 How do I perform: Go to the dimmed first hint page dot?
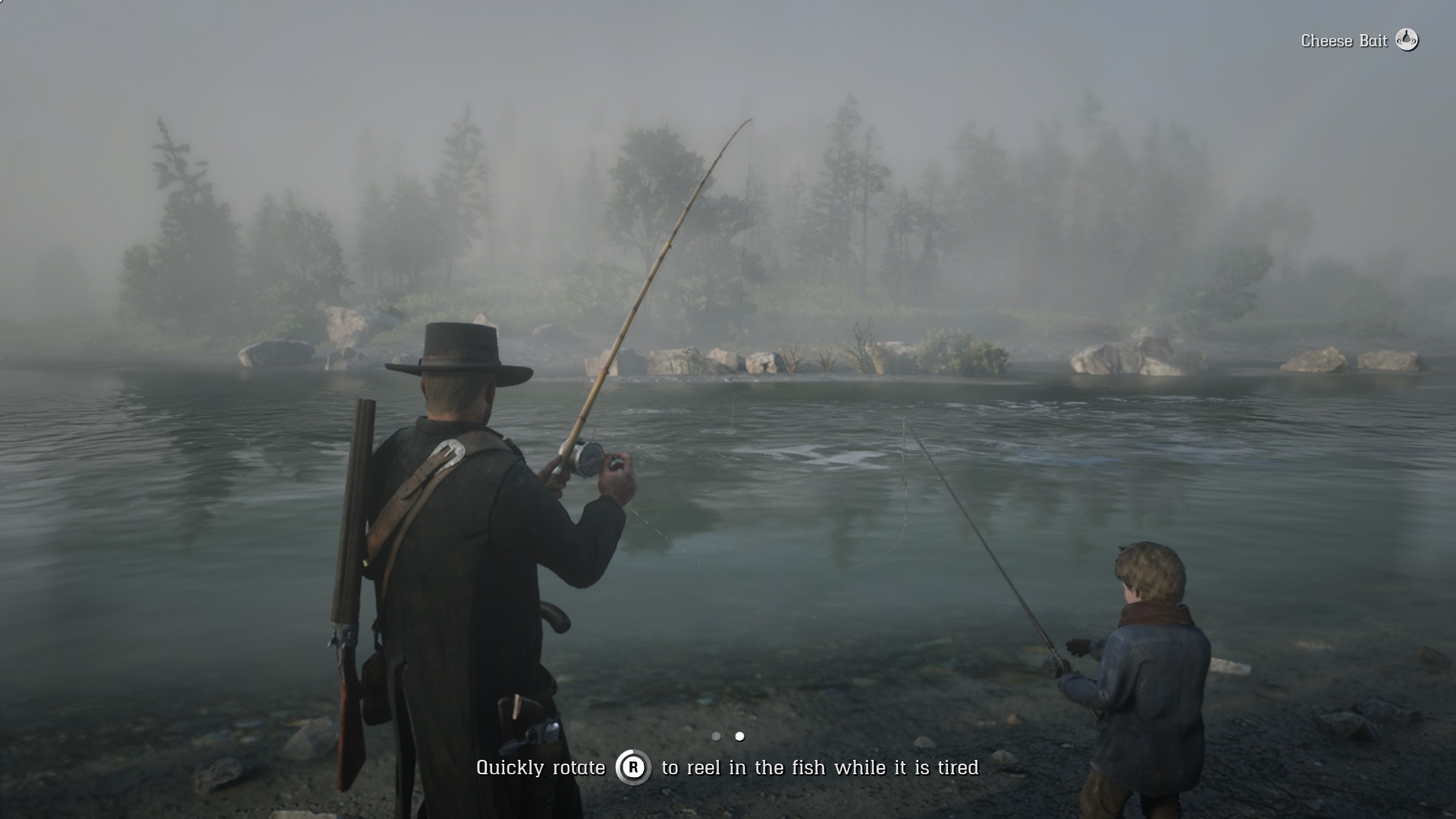click(716, 736)
